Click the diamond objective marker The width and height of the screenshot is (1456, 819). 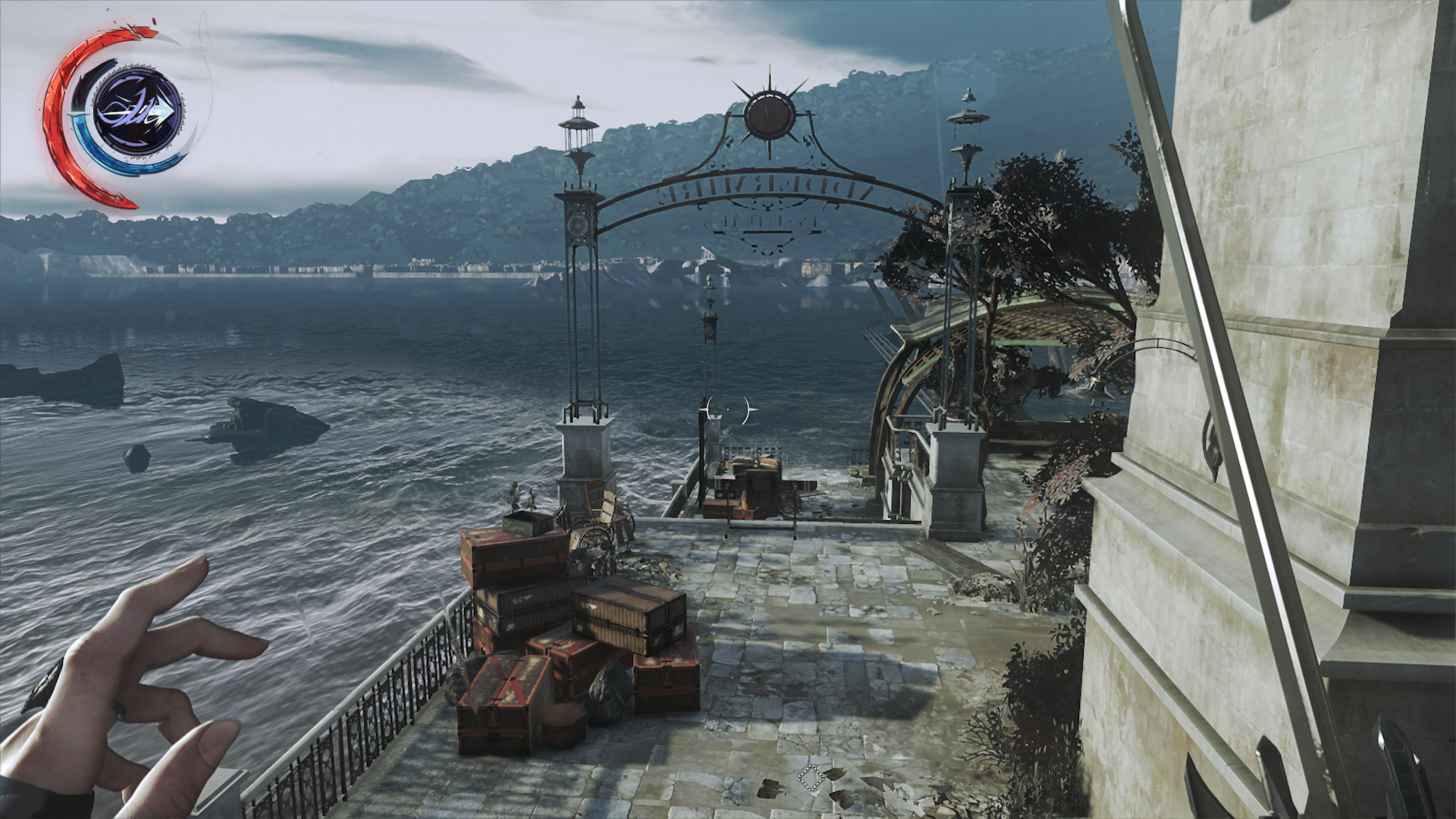[810, 778]
